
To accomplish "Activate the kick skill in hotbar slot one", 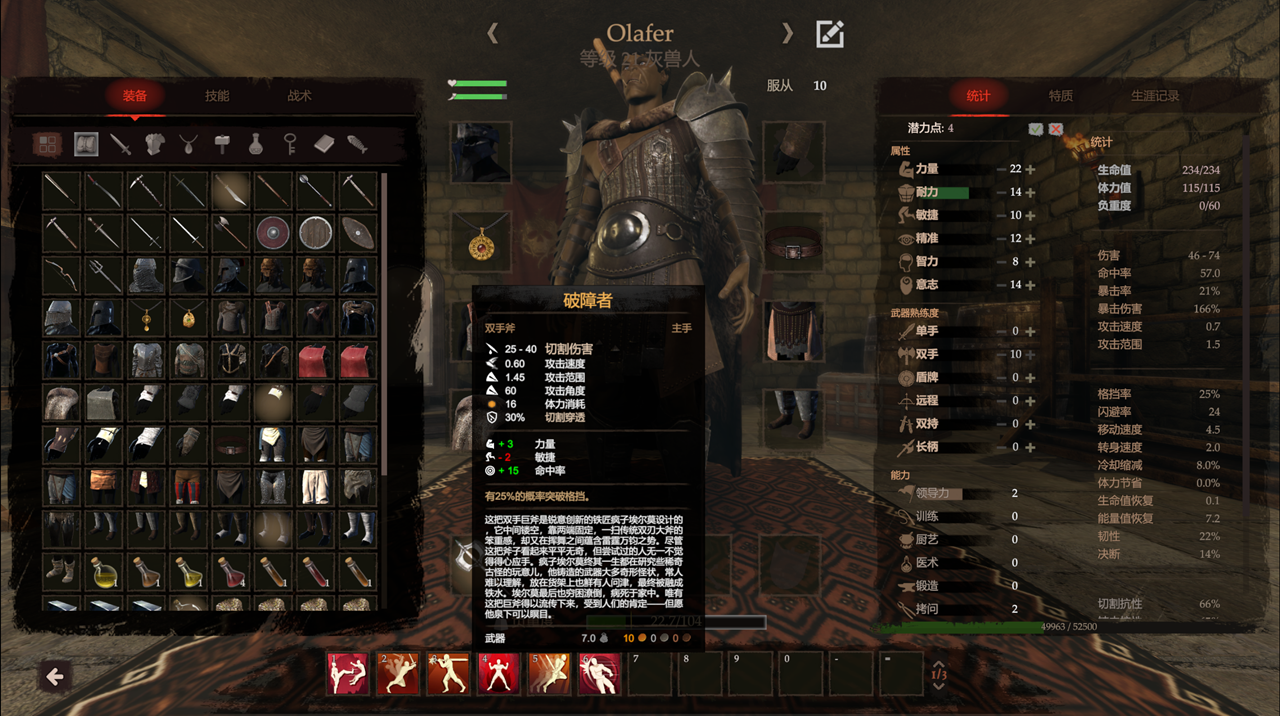I will click(x=348, y=674).
